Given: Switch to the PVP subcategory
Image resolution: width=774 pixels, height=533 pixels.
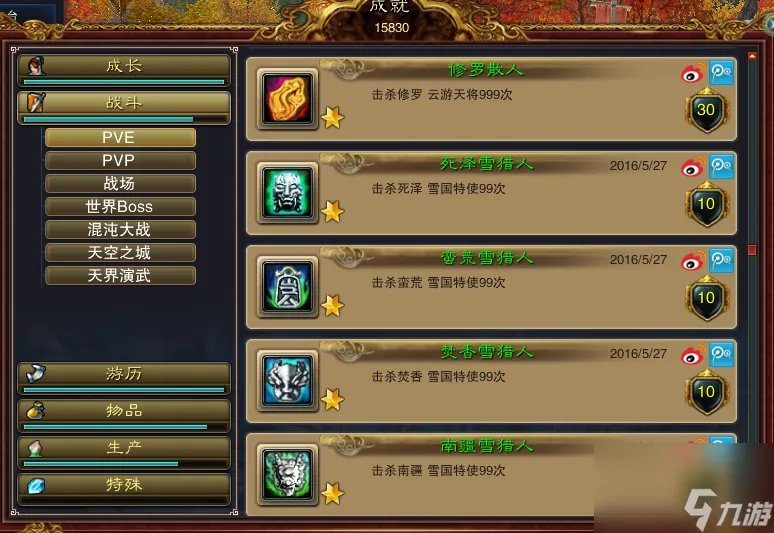Looking at the screenshot, I should coord(119,161).
